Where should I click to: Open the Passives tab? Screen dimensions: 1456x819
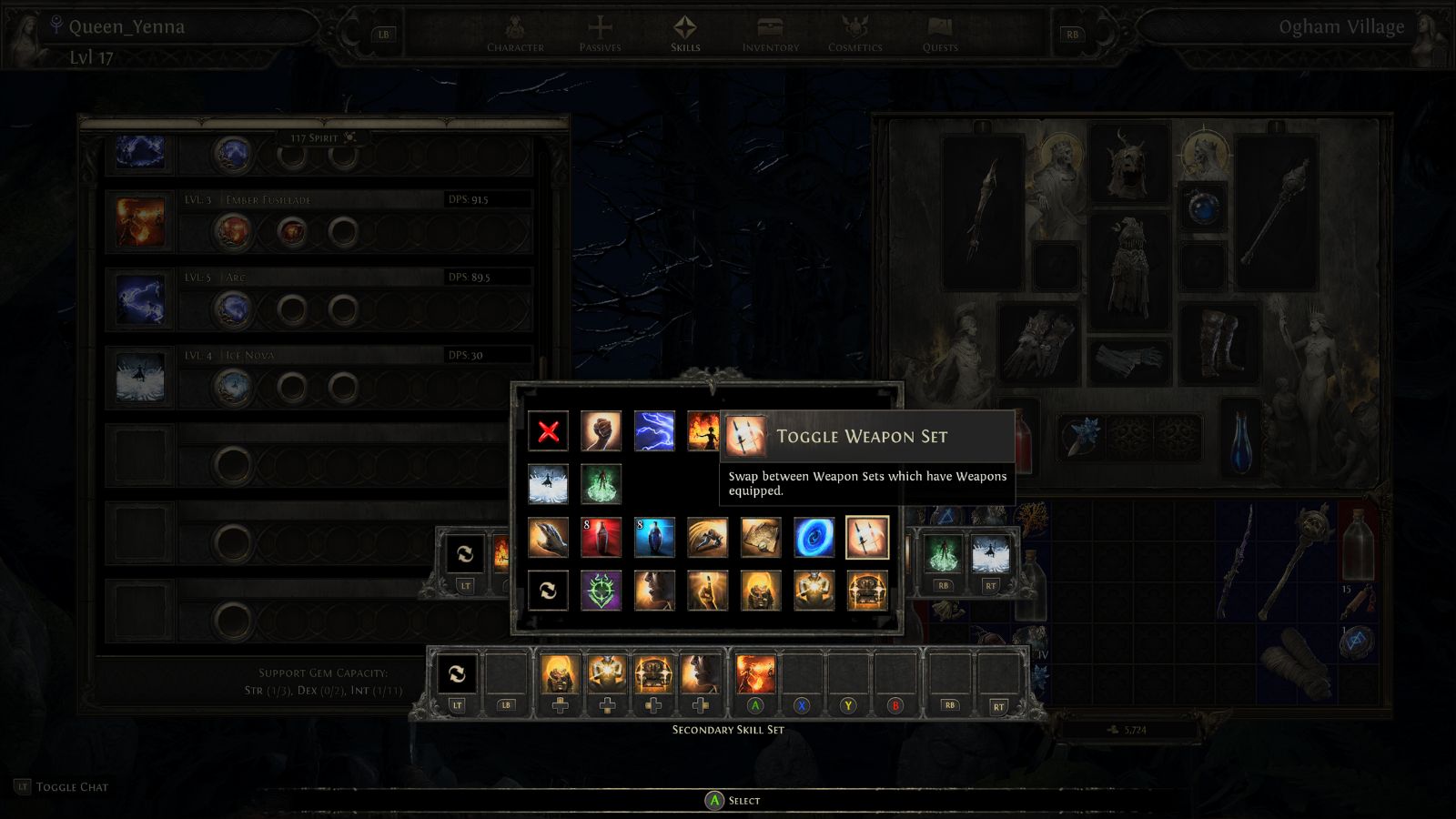pos(602,36)
